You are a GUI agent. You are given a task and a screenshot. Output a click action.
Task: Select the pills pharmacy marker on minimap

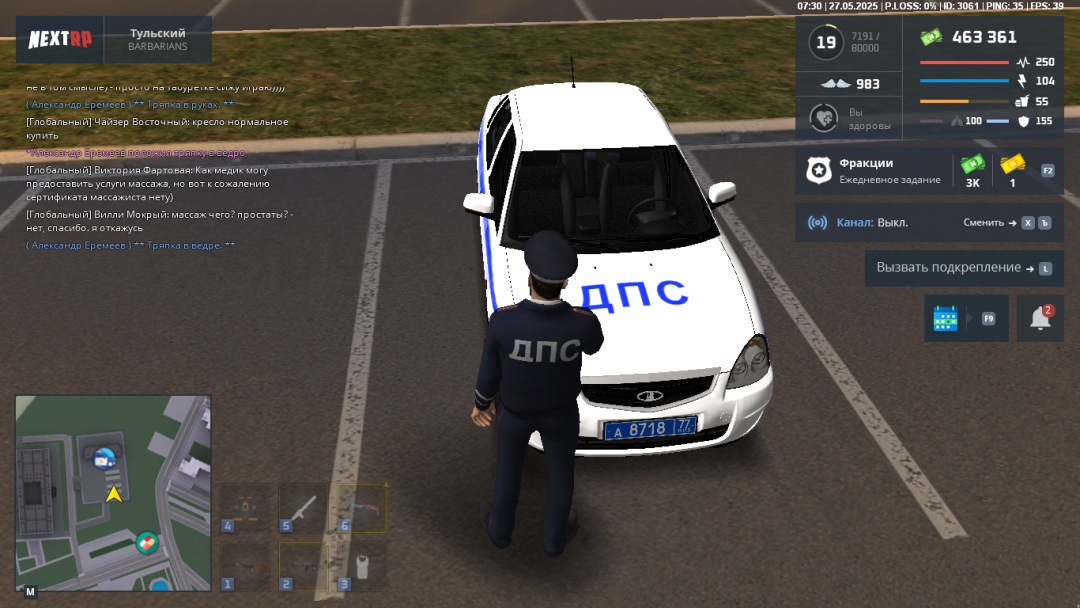coord(147,543)
